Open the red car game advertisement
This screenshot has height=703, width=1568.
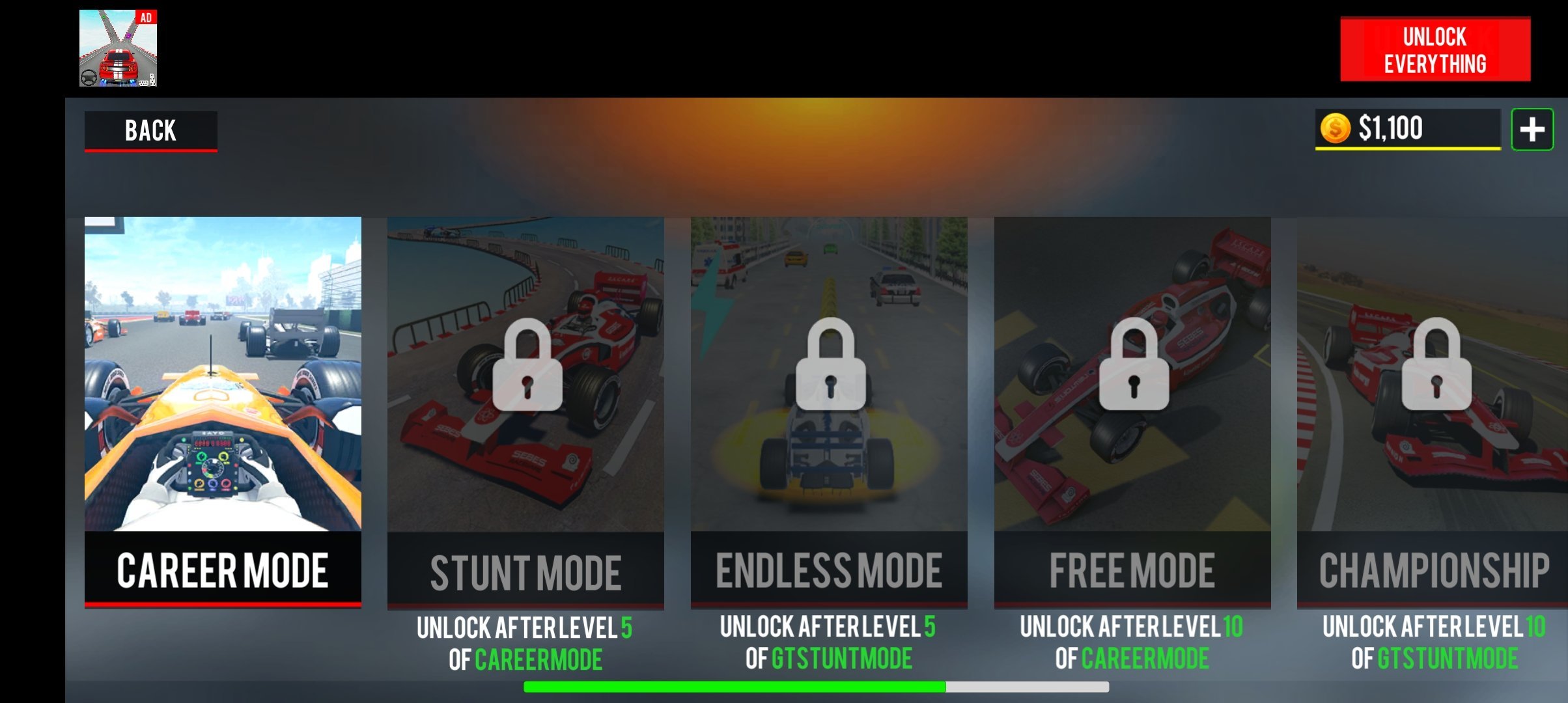(x=118, y=48)
